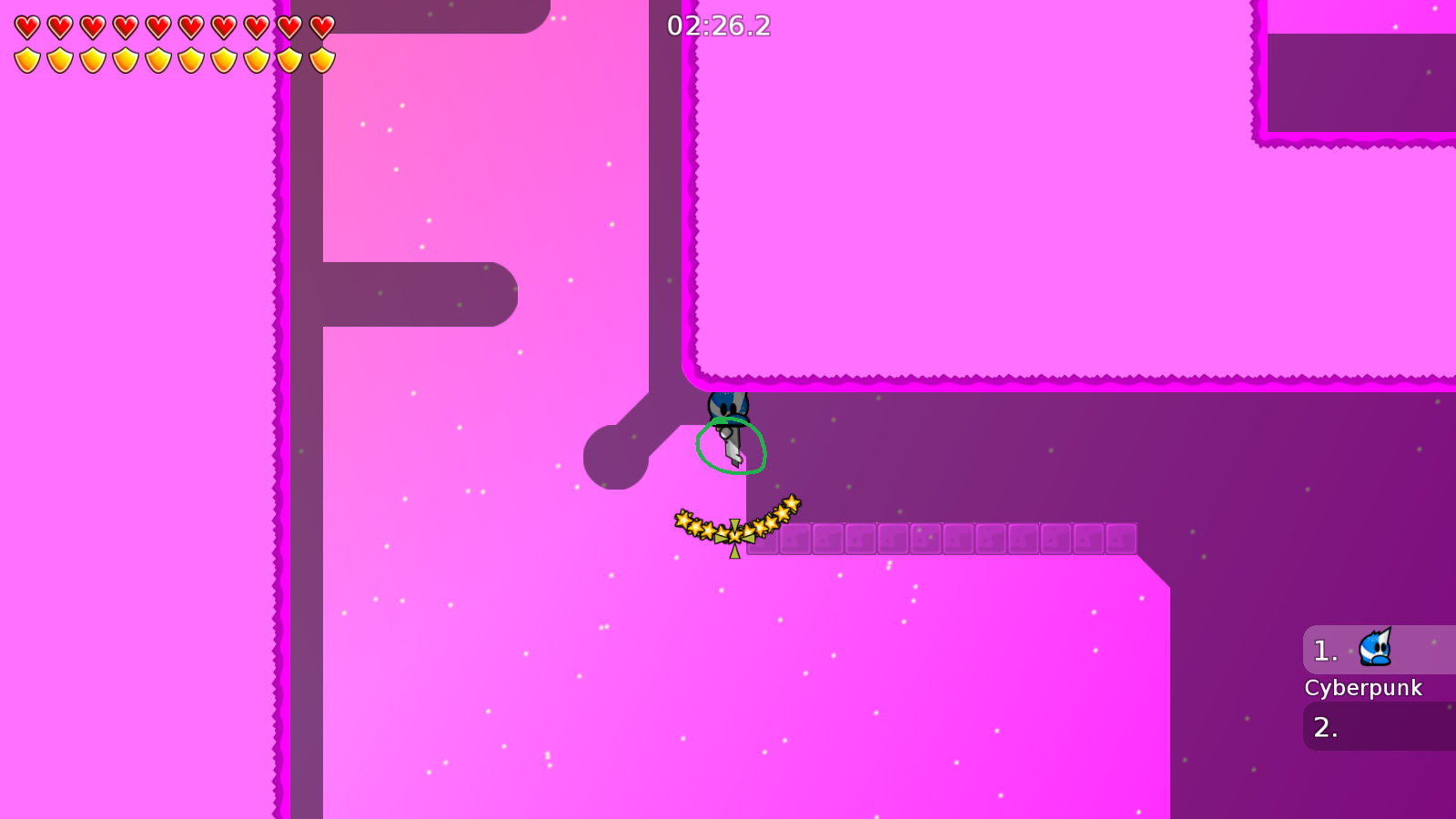The image size is (1456, 819).
Task: Select the first golden shield icon
Action: click(25, 59)
